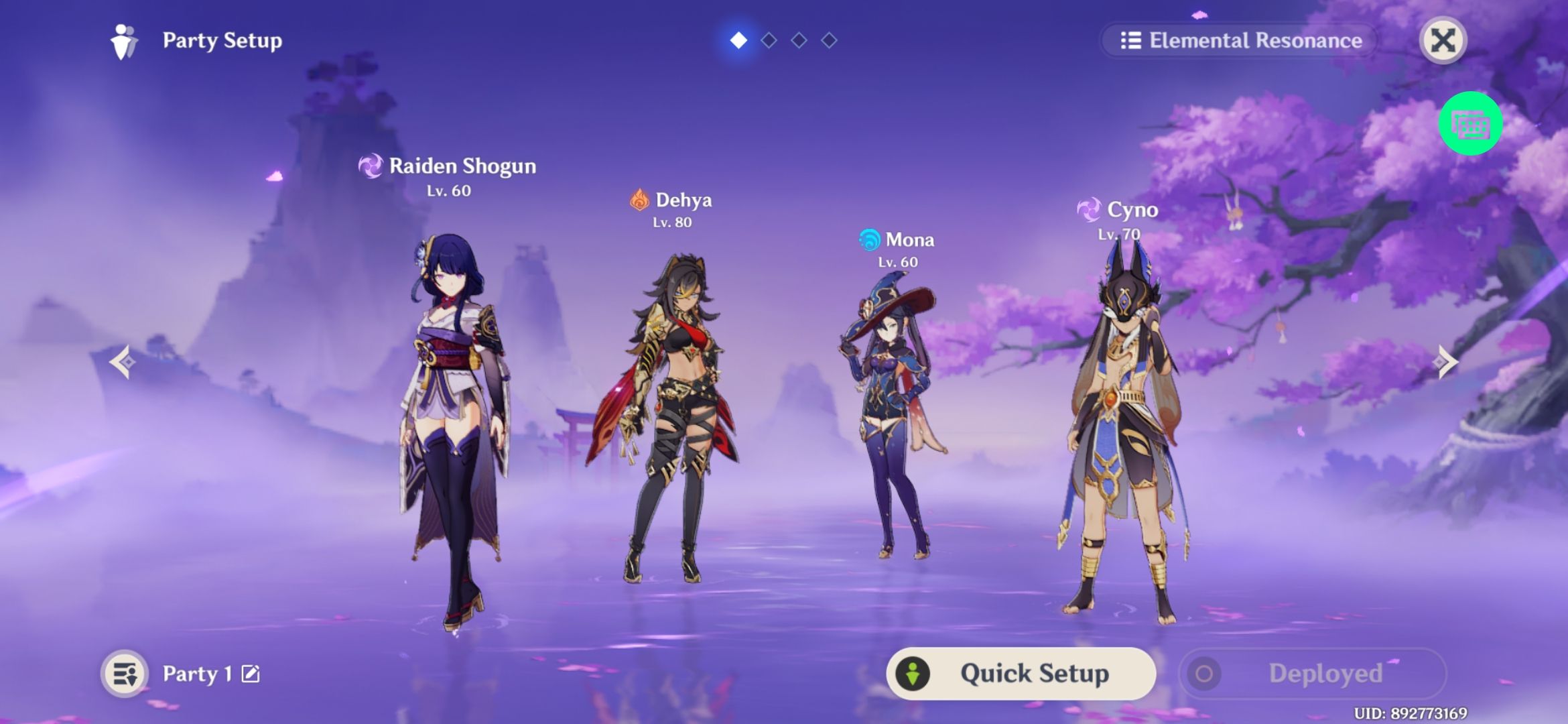Click the Electro icon beside Raiden Shogun
This screenshot has height=724, width=1568.
pyautogui.click(x=371, y=166)
